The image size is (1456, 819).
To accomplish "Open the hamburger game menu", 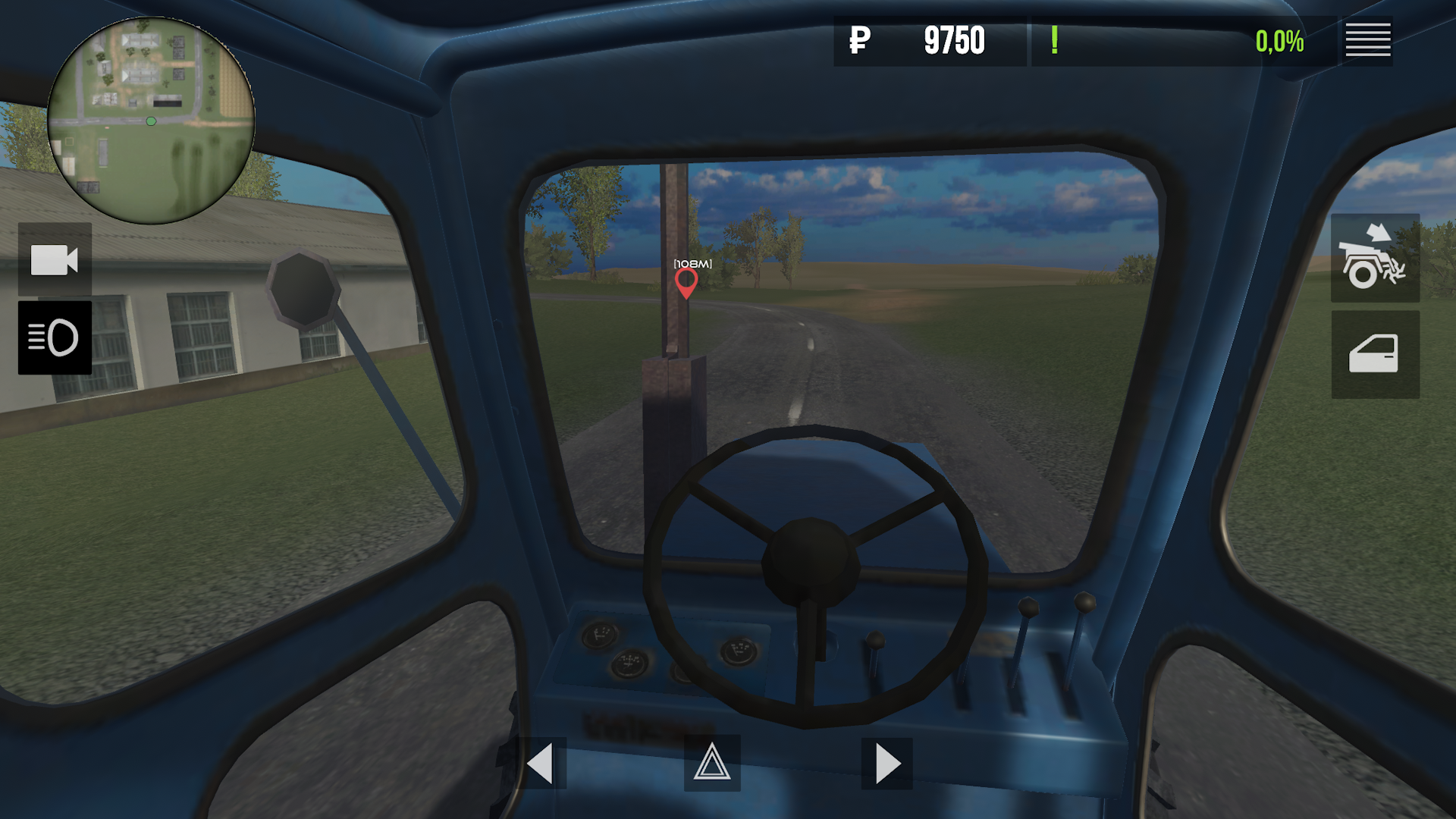I will (1367, 40).
